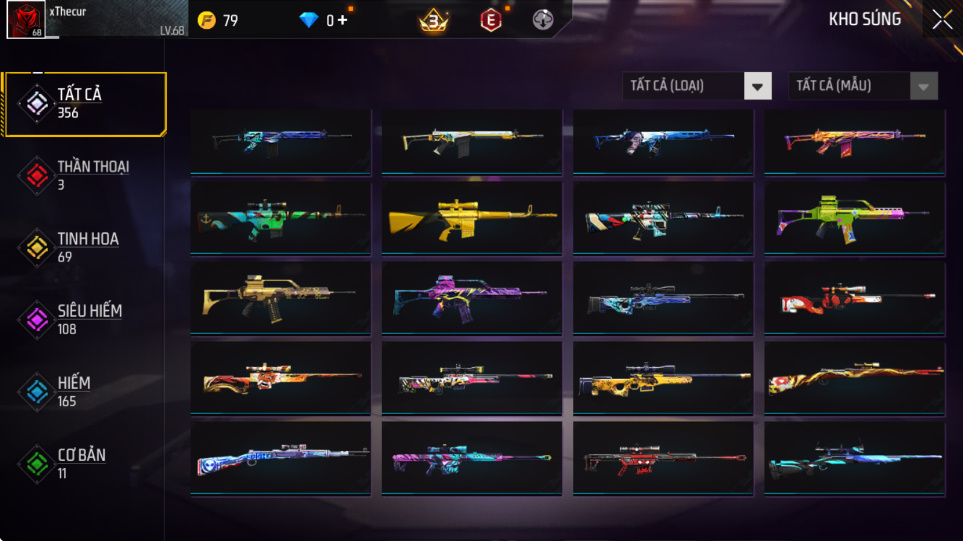Open the gold crown rank badge
Image resolution: width=963 pixels, height=541 pixels.
[433, 20]
